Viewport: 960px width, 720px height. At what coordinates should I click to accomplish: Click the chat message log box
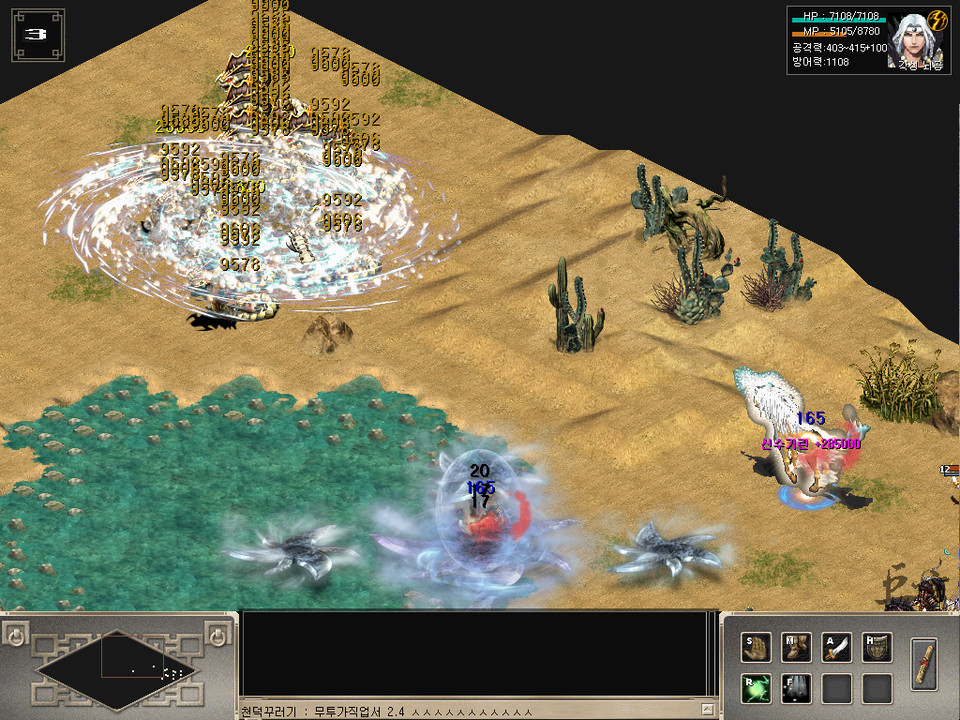(x=478, y=654)
